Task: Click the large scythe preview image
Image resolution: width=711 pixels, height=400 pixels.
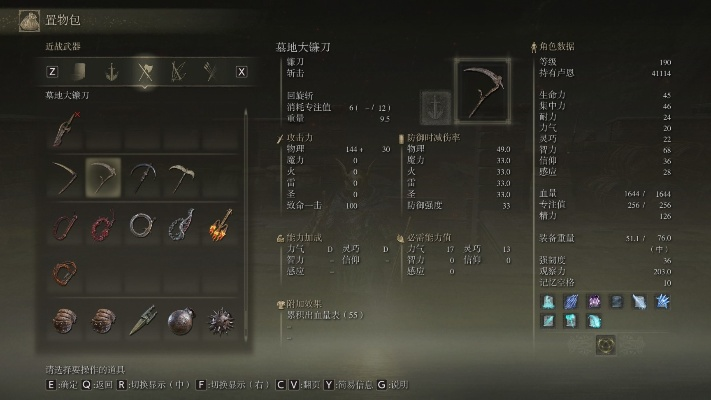Action: [x=482, y=89]
